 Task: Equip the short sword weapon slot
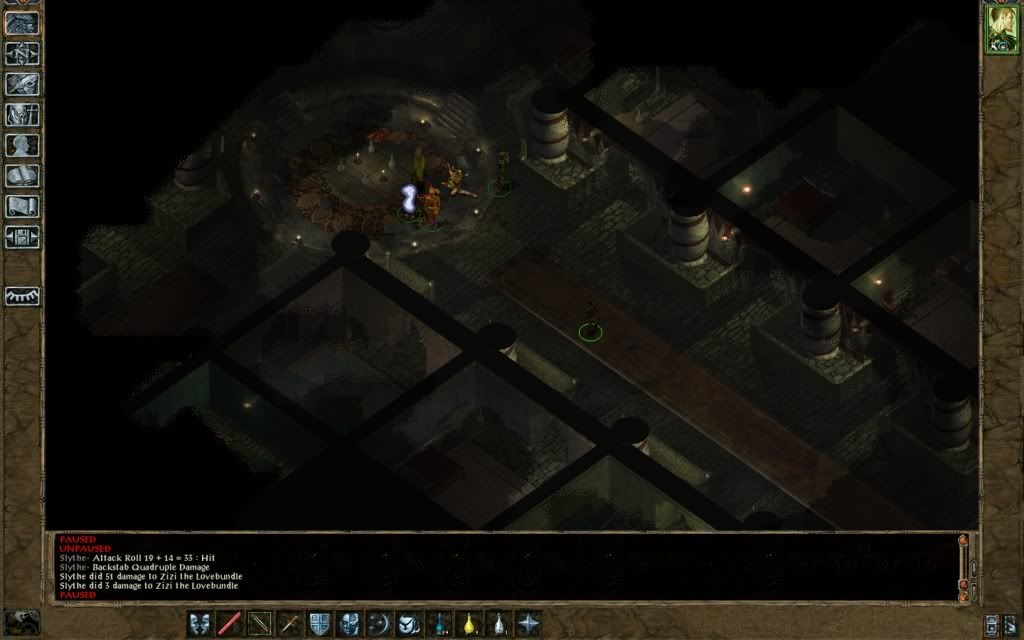290,623
